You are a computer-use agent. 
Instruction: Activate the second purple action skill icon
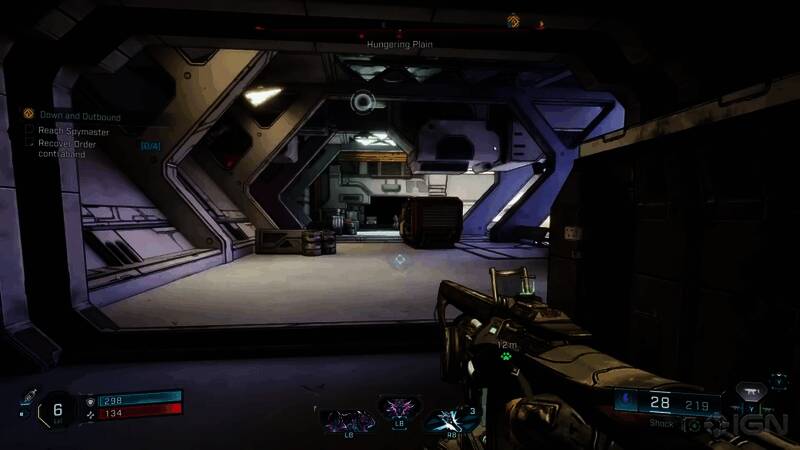398,410
